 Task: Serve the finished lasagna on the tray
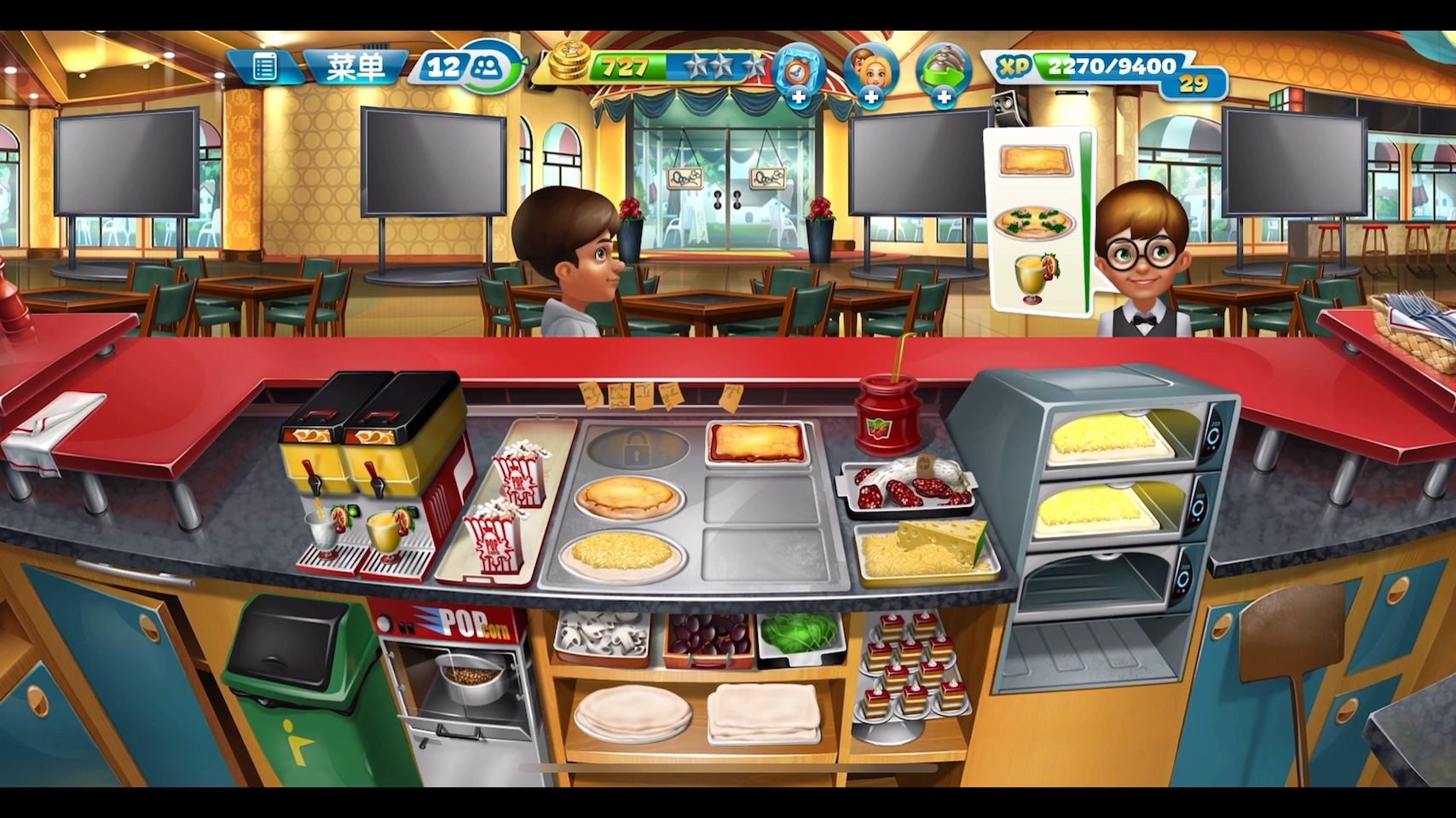756,442
